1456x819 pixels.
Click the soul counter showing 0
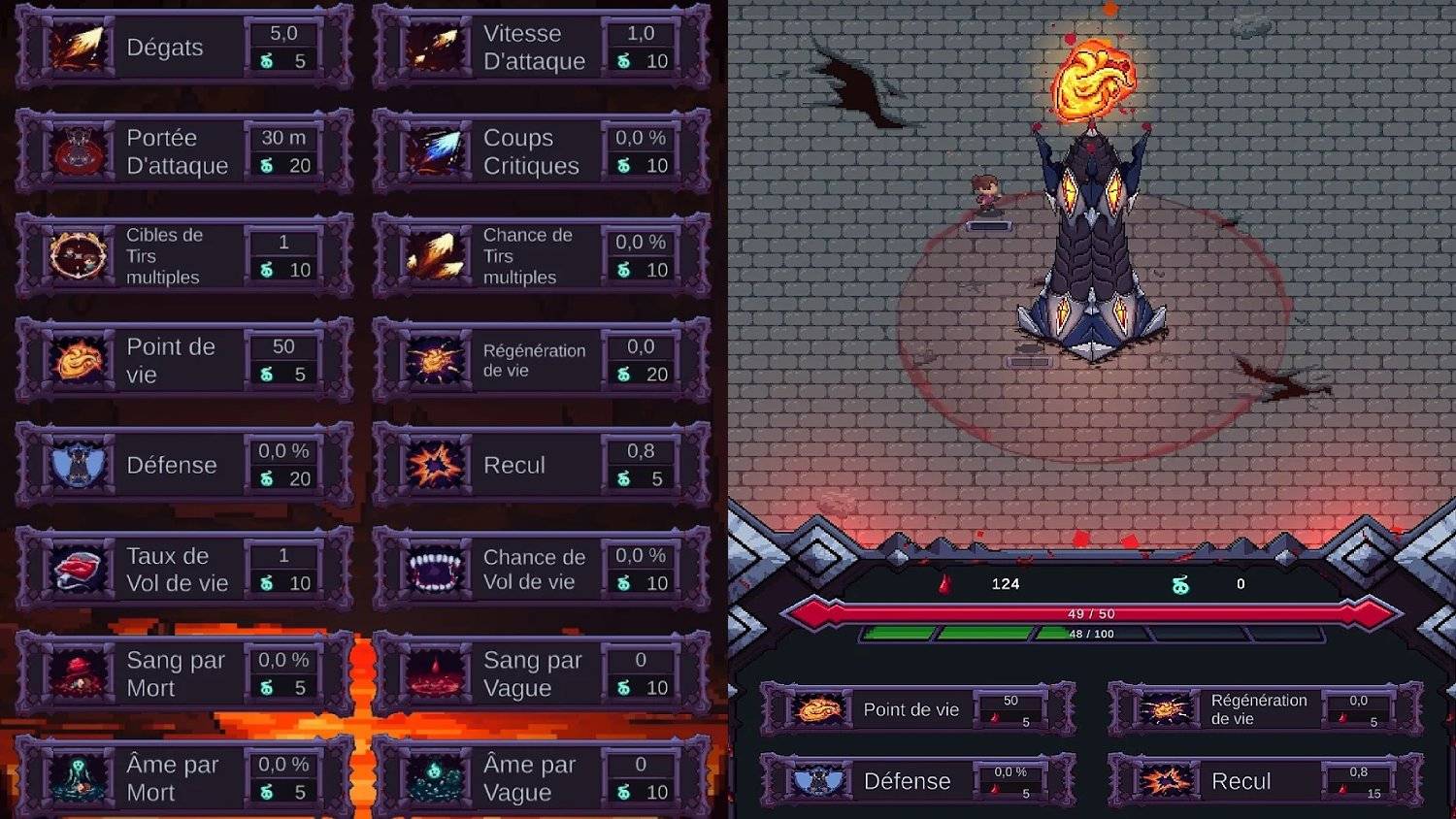click(x=1238, y=584)
